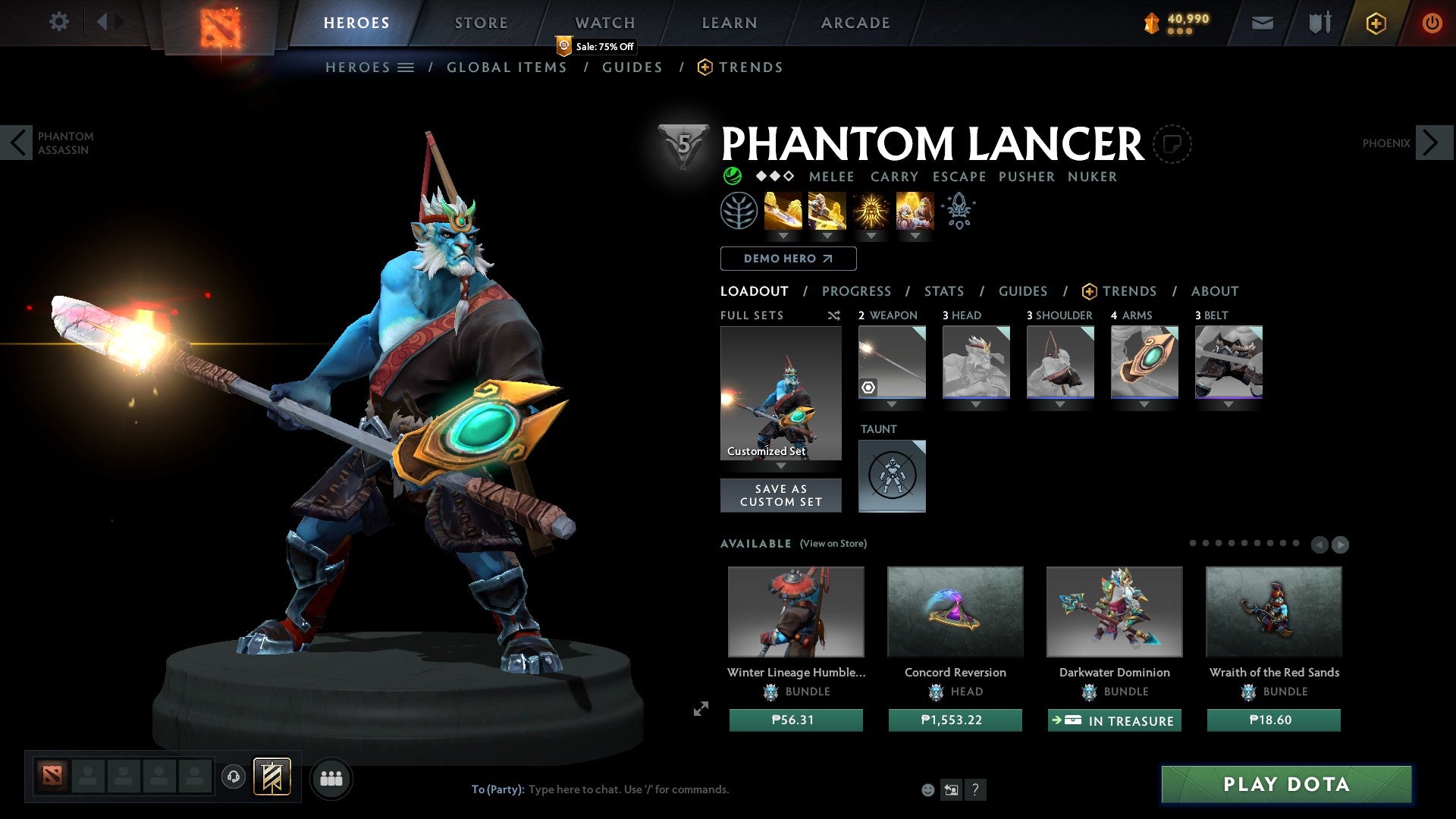Open the Arcade menu

(855, 22)
